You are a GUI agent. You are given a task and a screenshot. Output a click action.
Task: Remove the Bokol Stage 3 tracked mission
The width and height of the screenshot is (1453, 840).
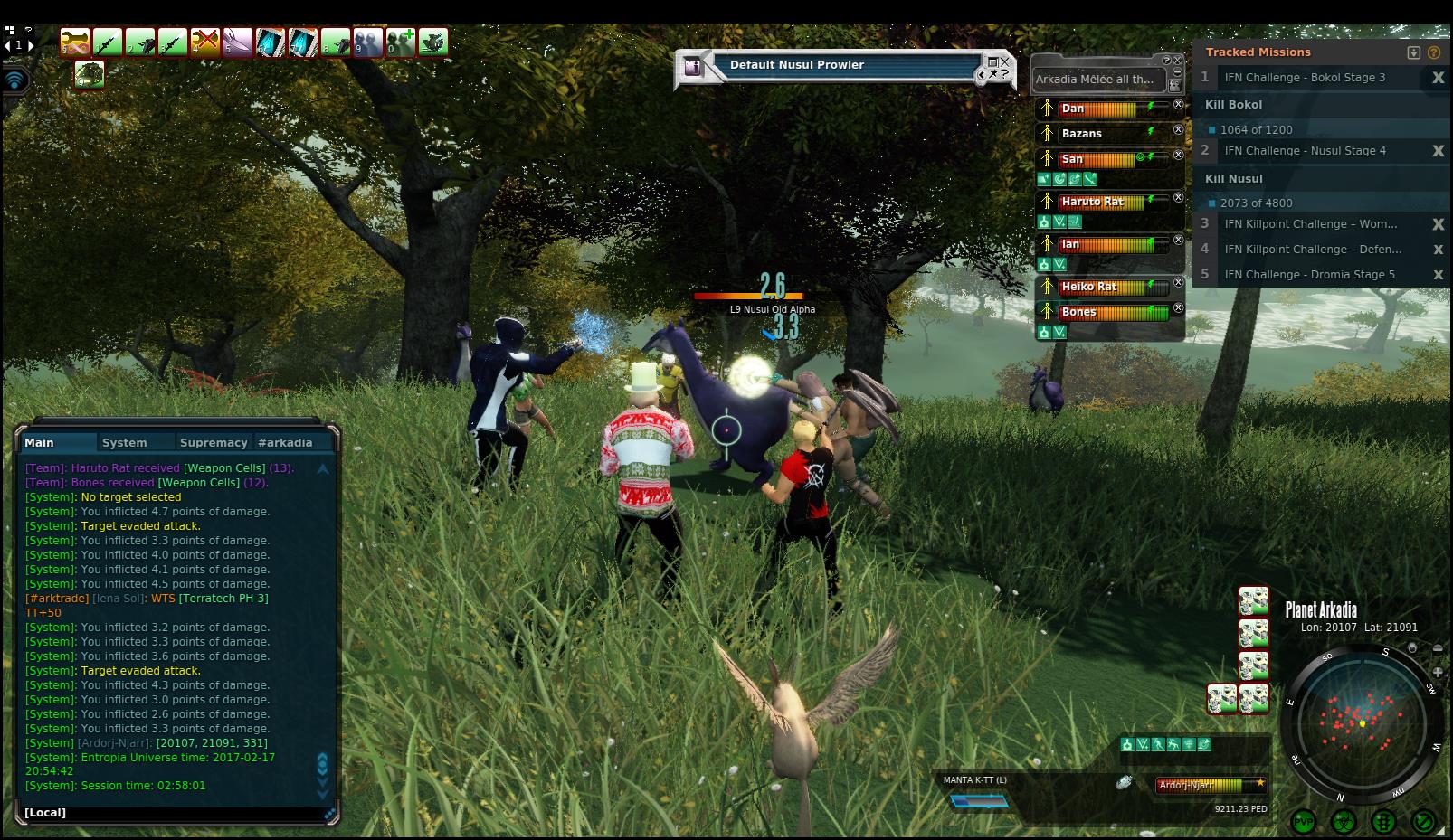click(x=1438, y=78)
